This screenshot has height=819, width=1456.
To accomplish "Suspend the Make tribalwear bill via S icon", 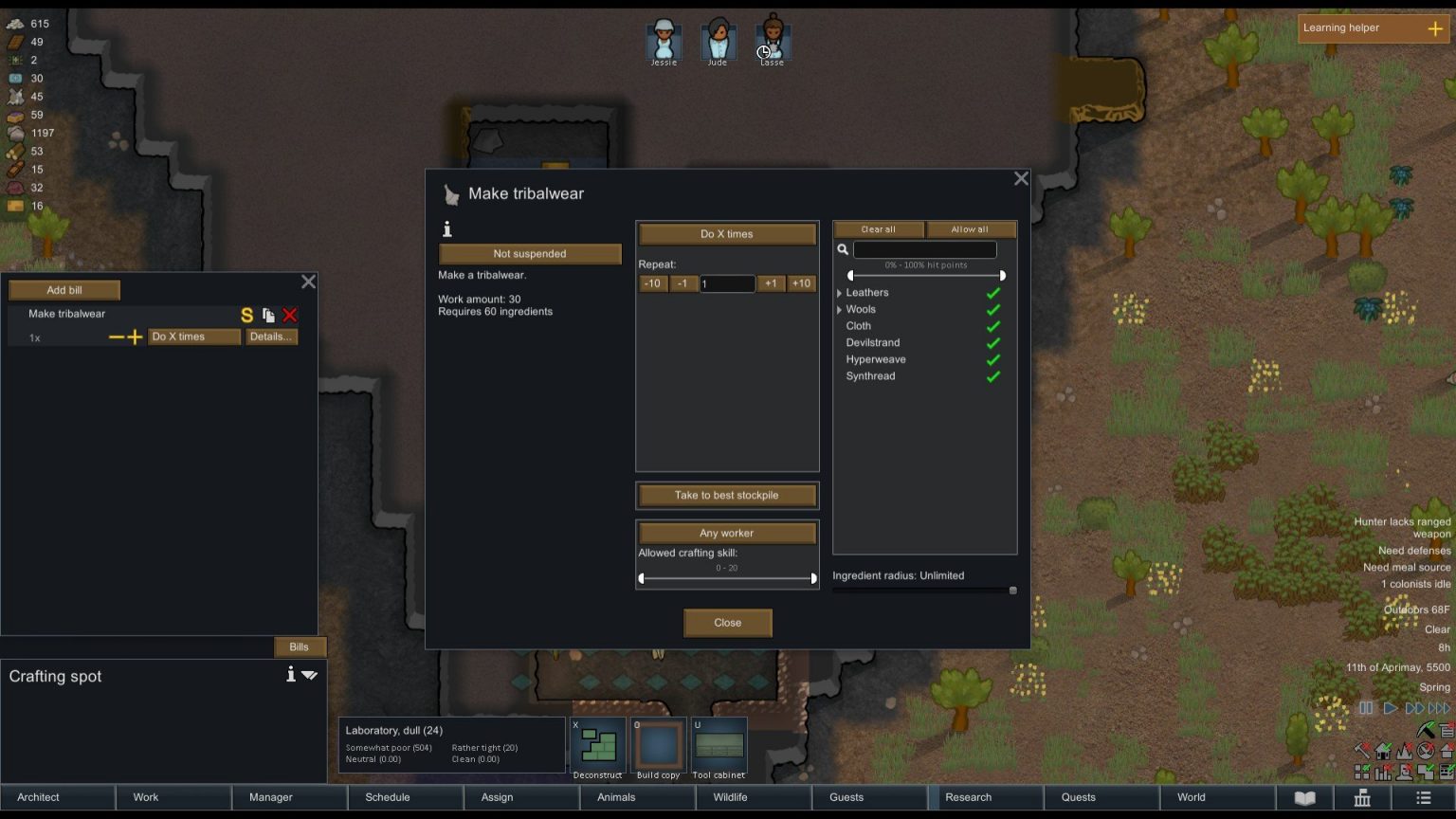I will (246, 315).
